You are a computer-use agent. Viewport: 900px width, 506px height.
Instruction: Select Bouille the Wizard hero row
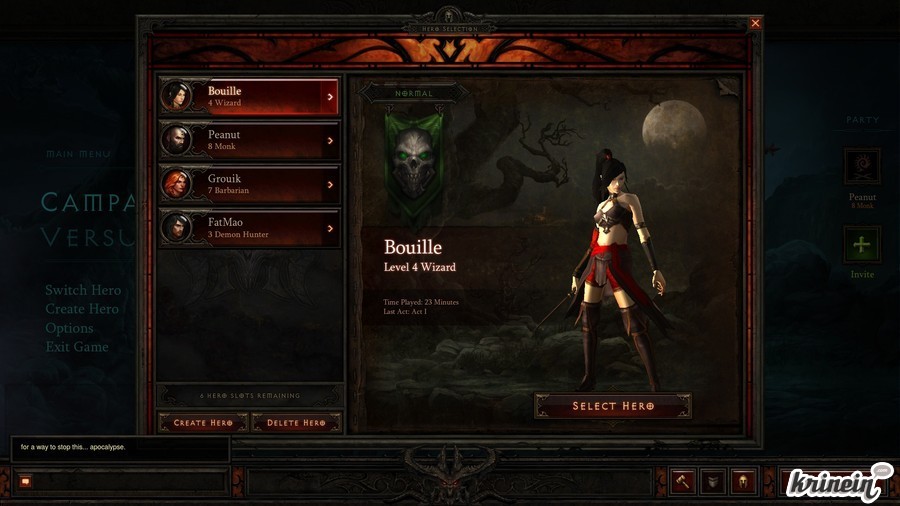[249, 97]
